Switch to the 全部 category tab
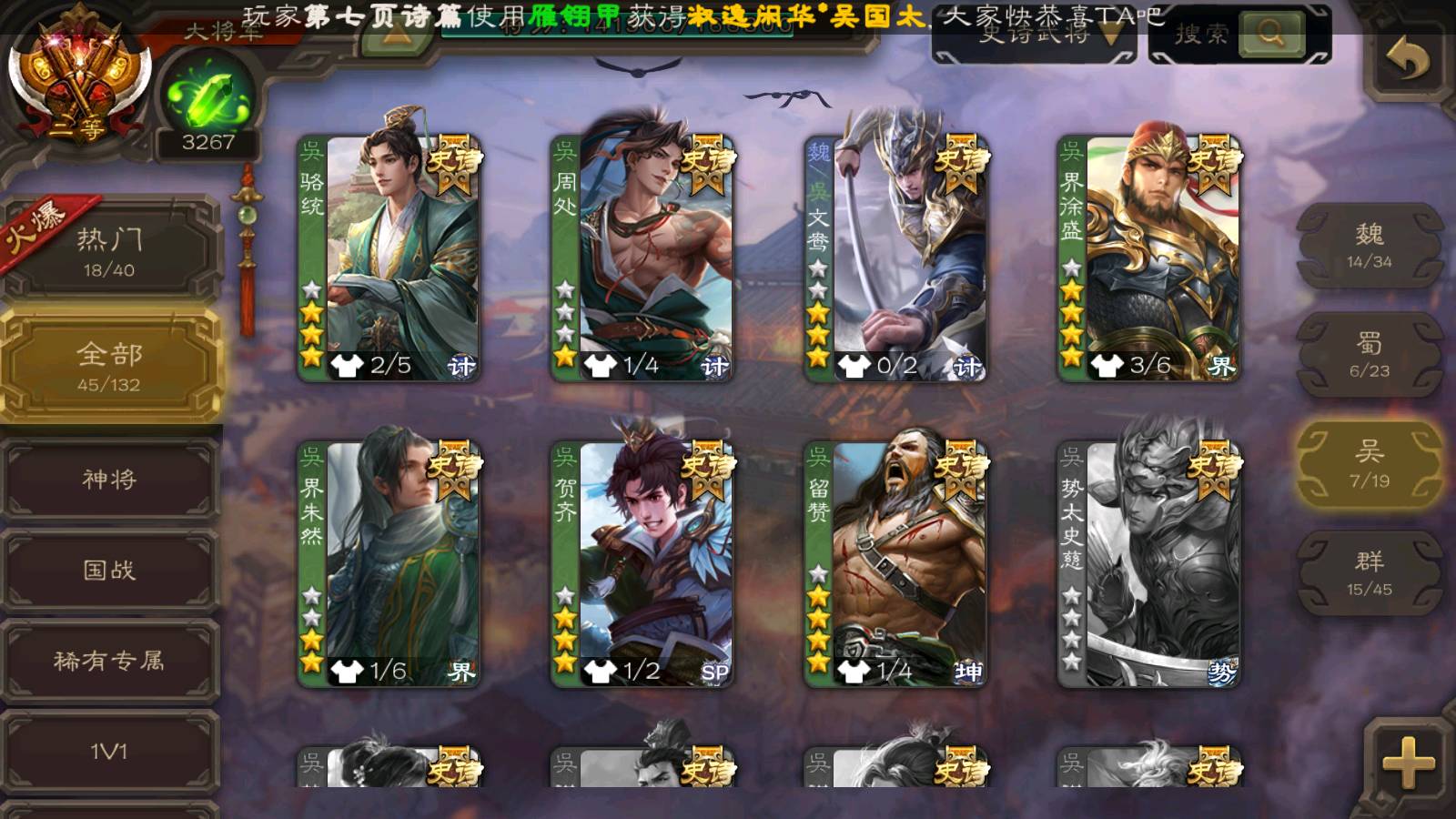1456x819 pixels. click(109, 366)
